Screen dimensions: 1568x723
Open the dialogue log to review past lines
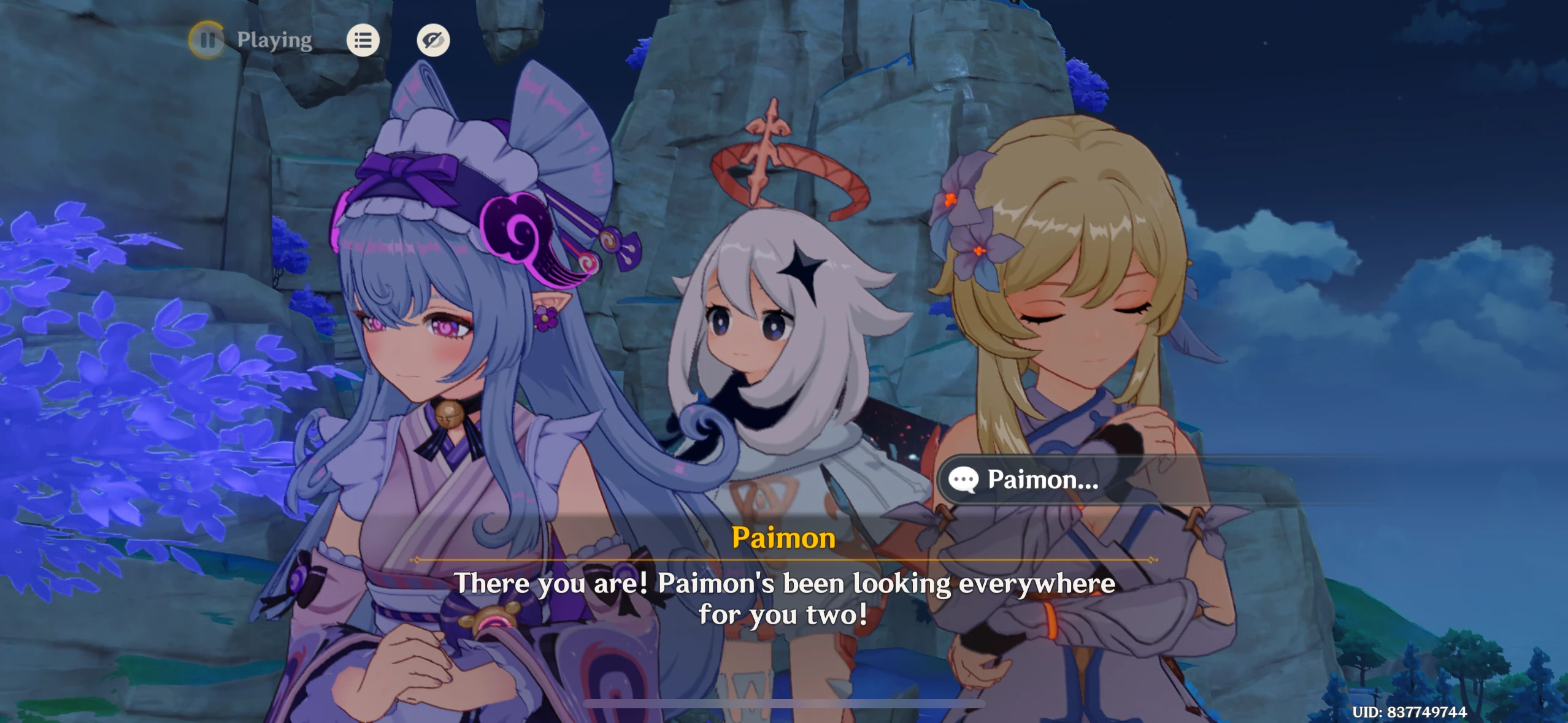pos(363,40)
